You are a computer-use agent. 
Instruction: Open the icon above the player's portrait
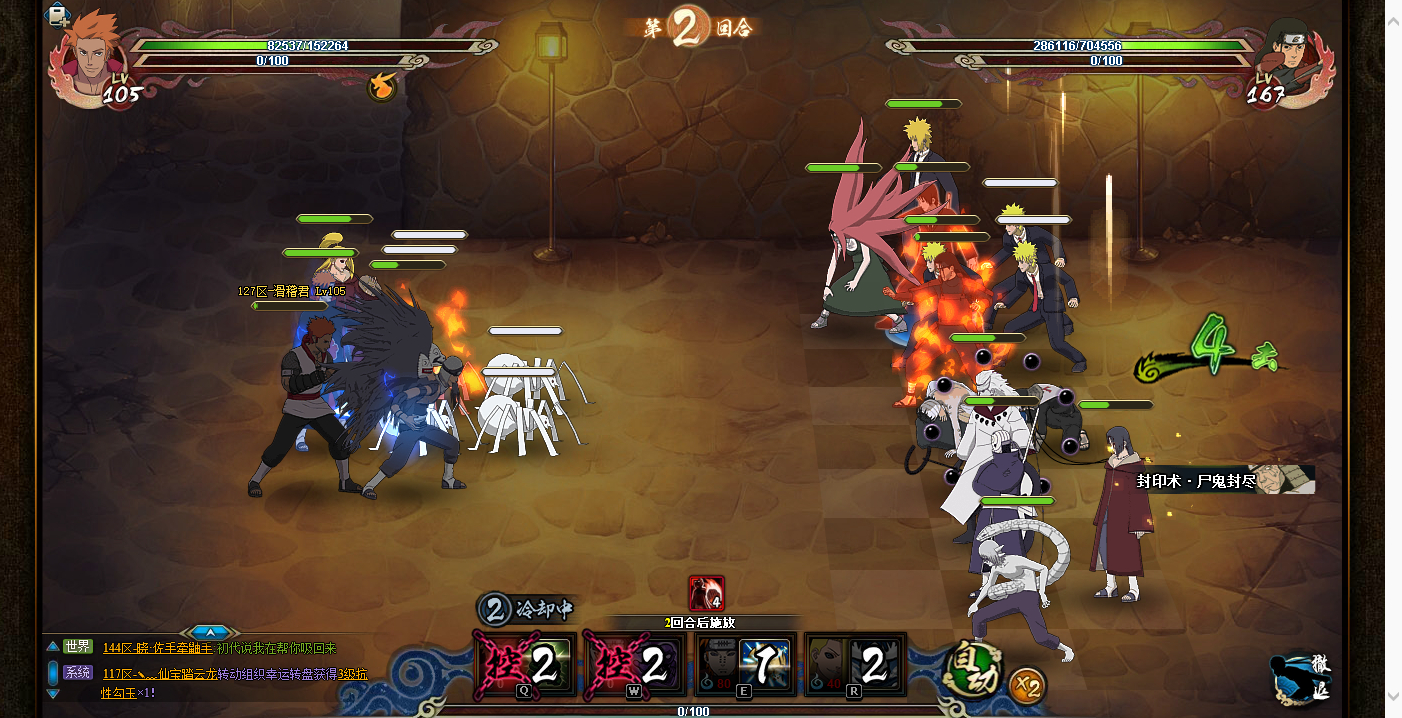point(59,14)
